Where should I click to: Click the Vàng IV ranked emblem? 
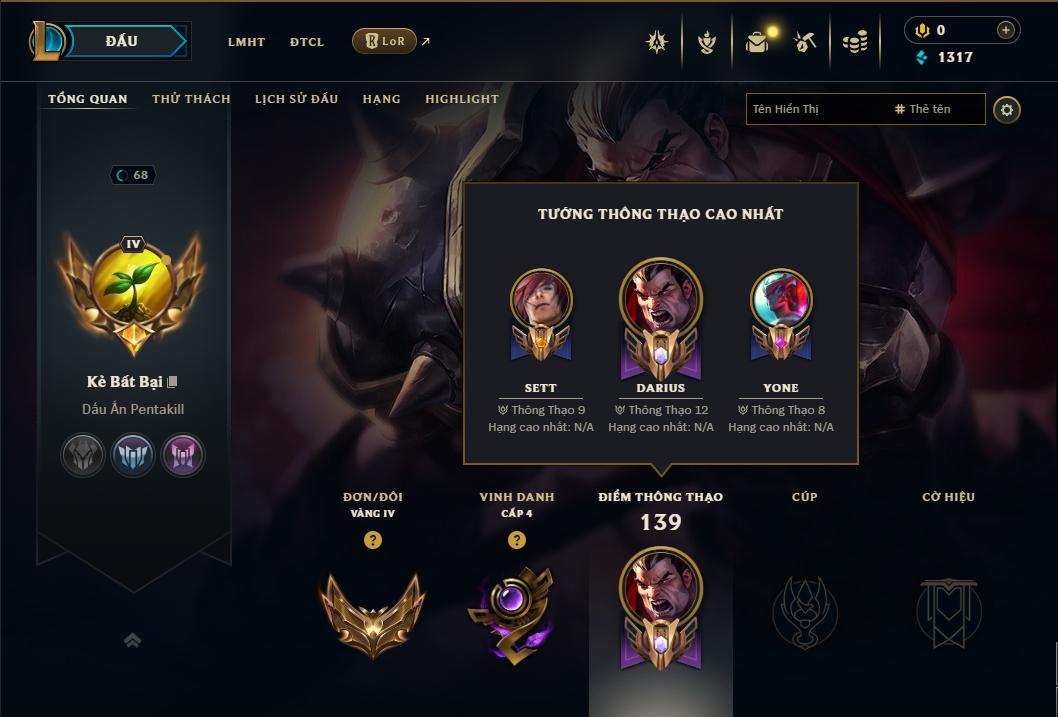tap(372, 613)
